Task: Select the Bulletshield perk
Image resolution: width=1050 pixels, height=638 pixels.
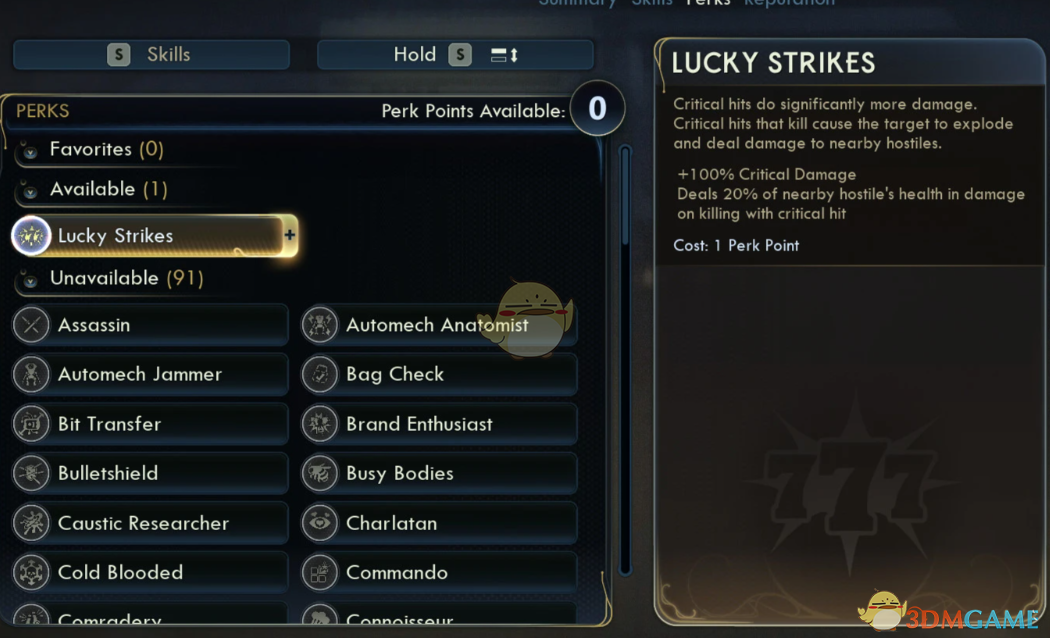Action: pos(150,473)
